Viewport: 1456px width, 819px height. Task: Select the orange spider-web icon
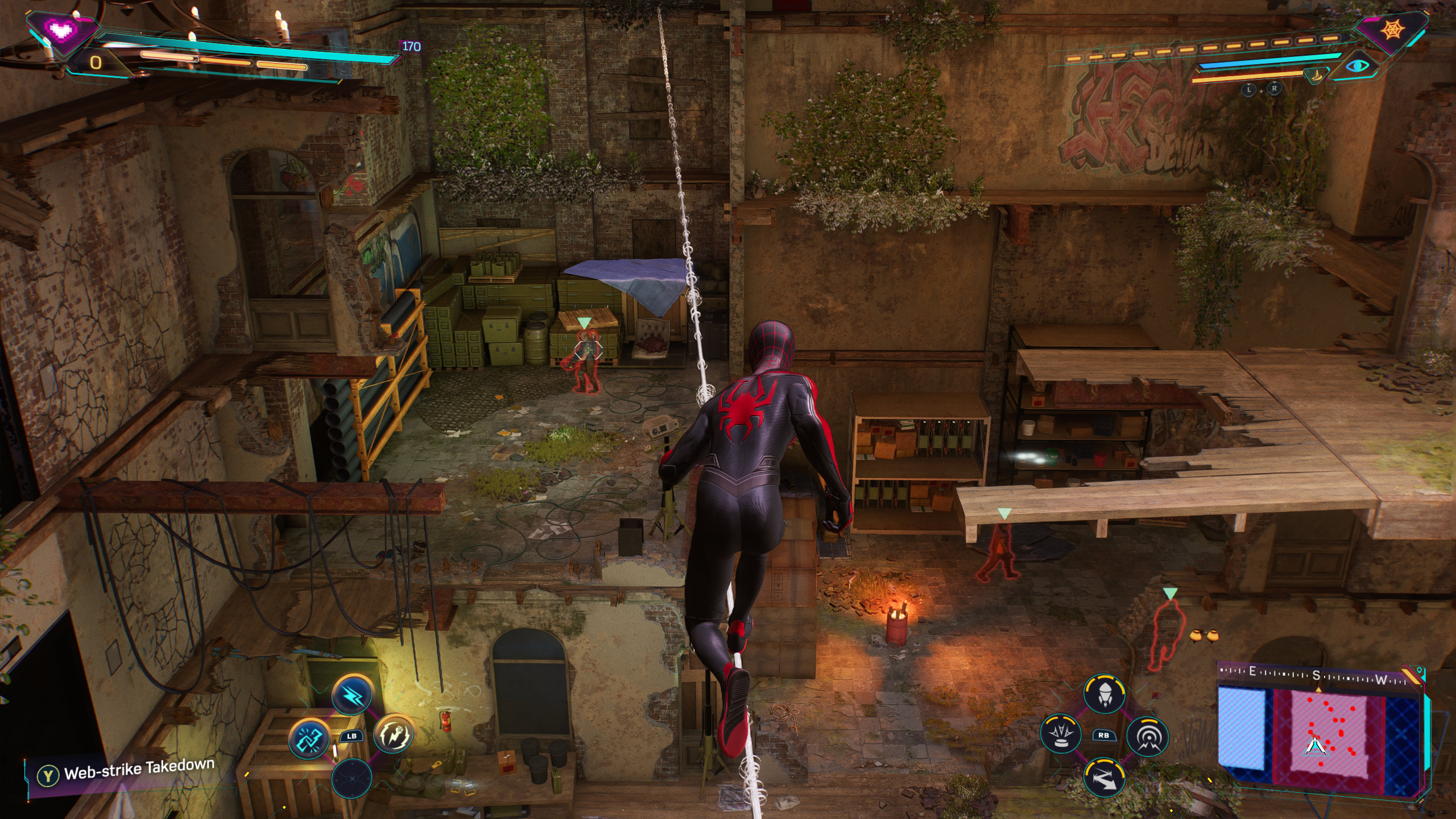point(1392,30)
